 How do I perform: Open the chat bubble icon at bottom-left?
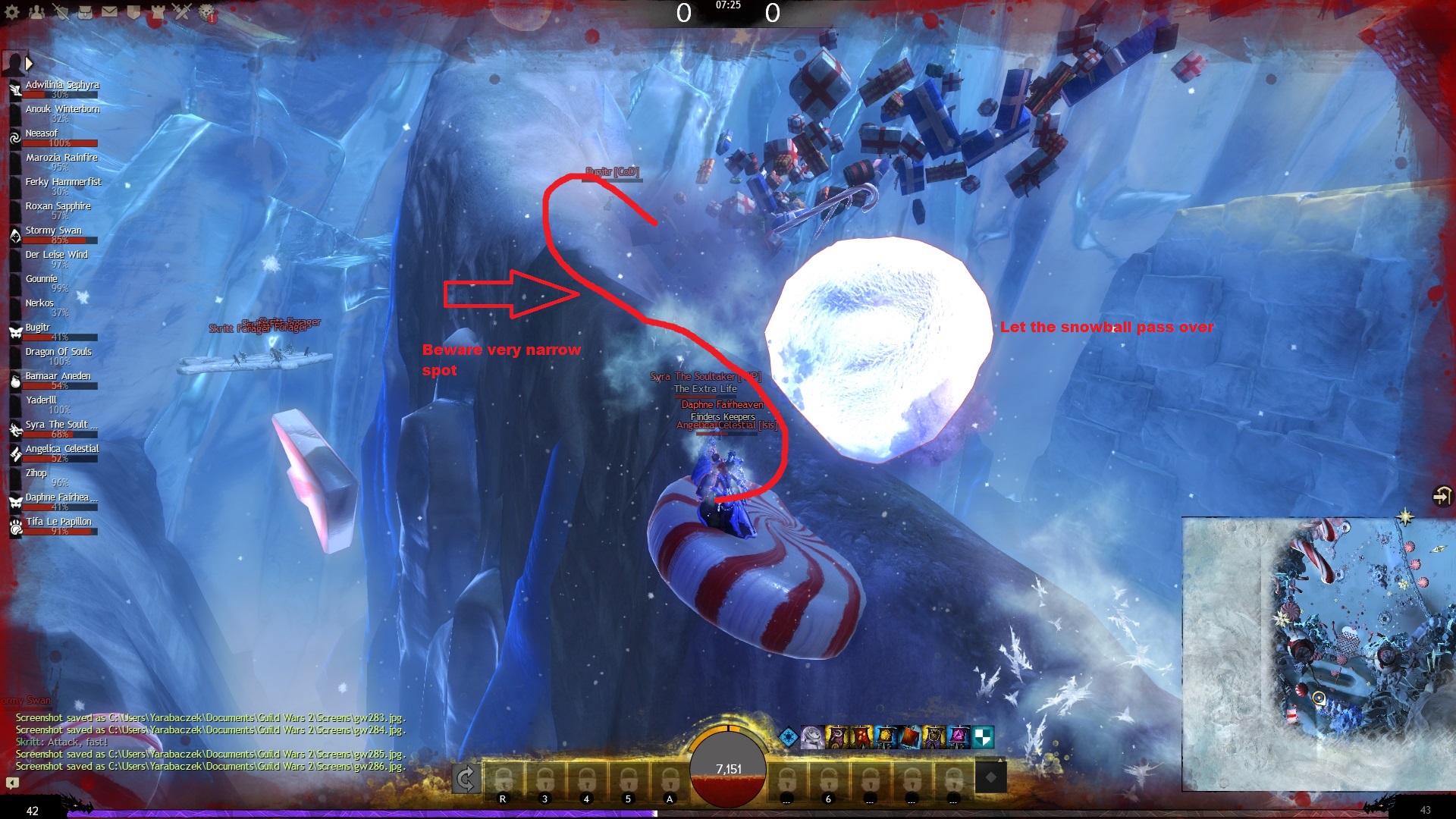[x=12, y=783]
